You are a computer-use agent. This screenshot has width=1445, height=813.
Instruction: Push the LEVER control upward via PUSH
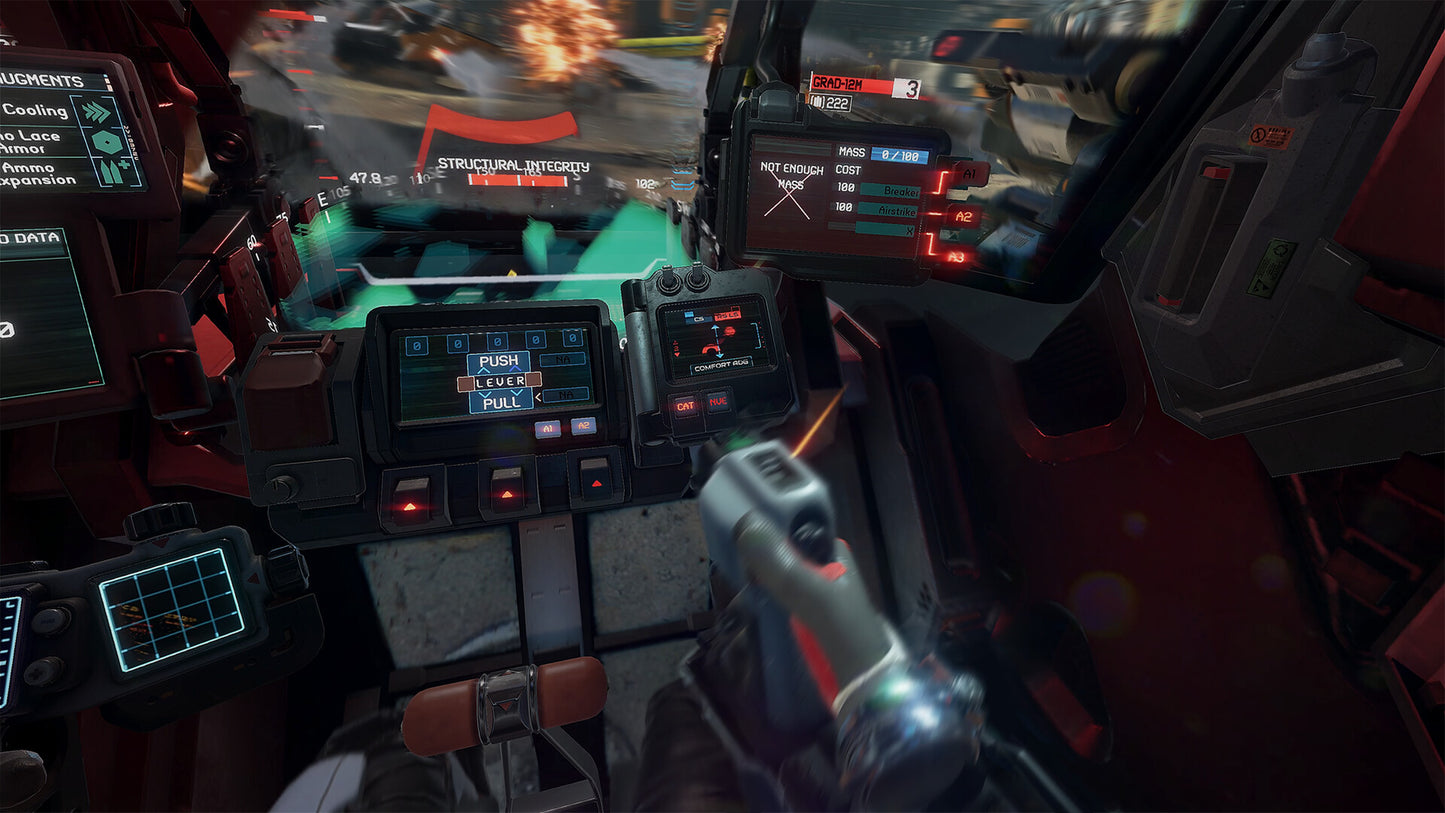499,361
